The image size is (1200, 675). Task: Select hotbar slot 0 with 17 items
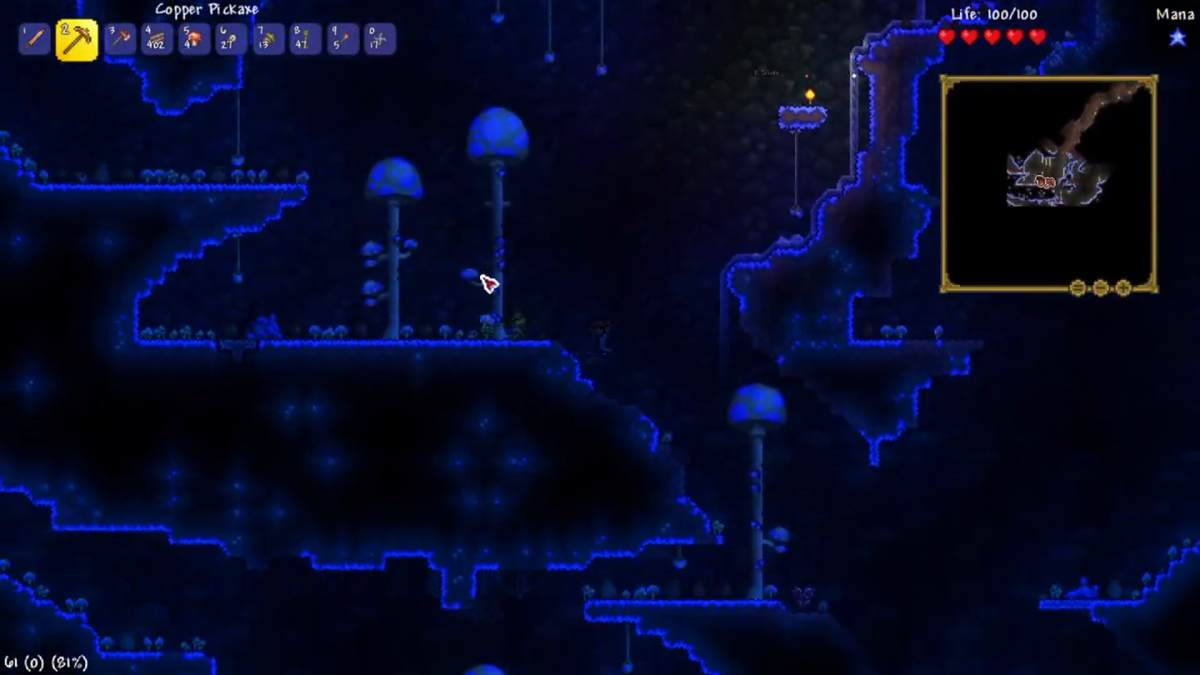(x=379, y=40)
